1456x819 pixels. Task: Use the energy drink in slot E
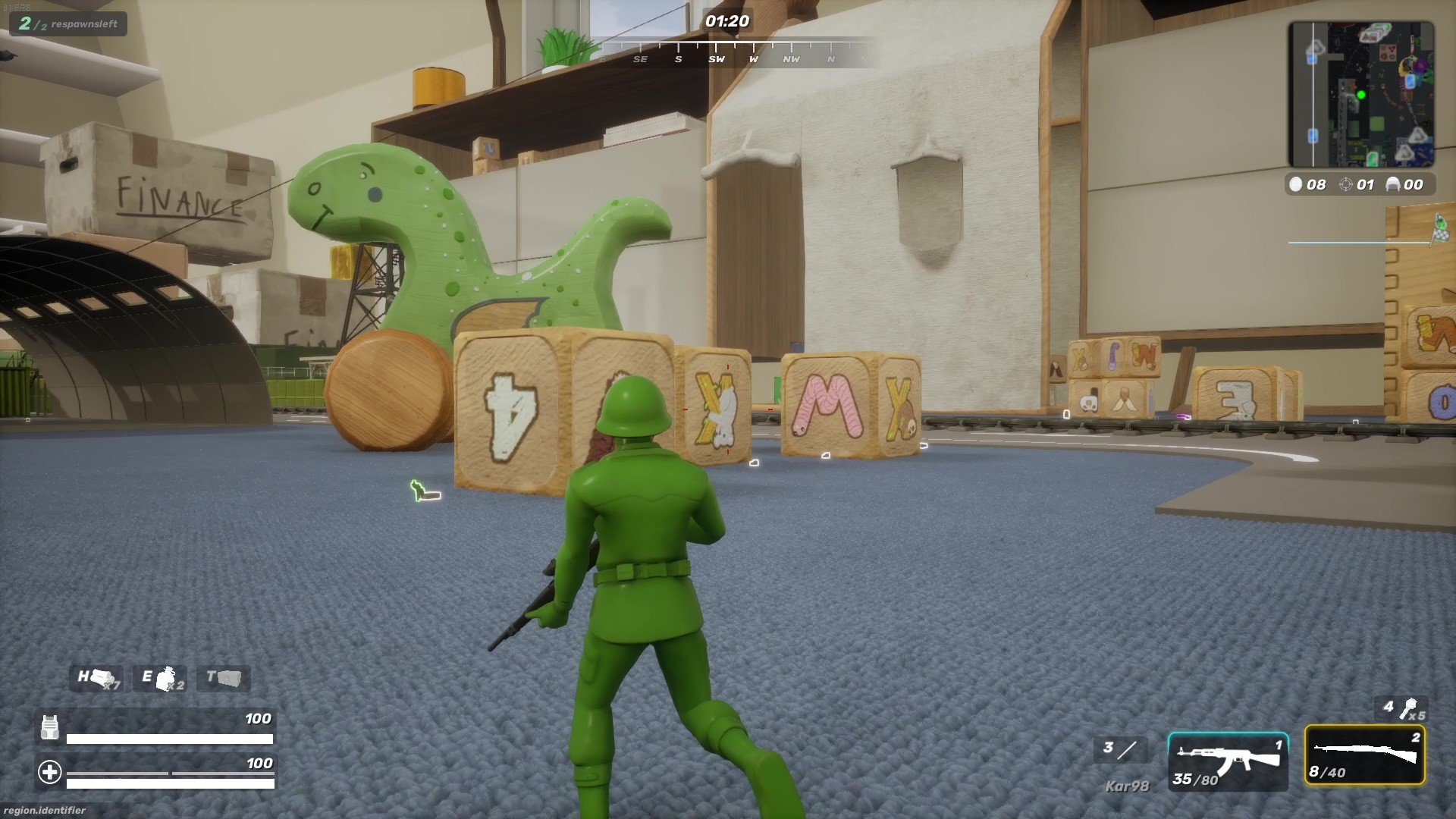tap(159, 679)
